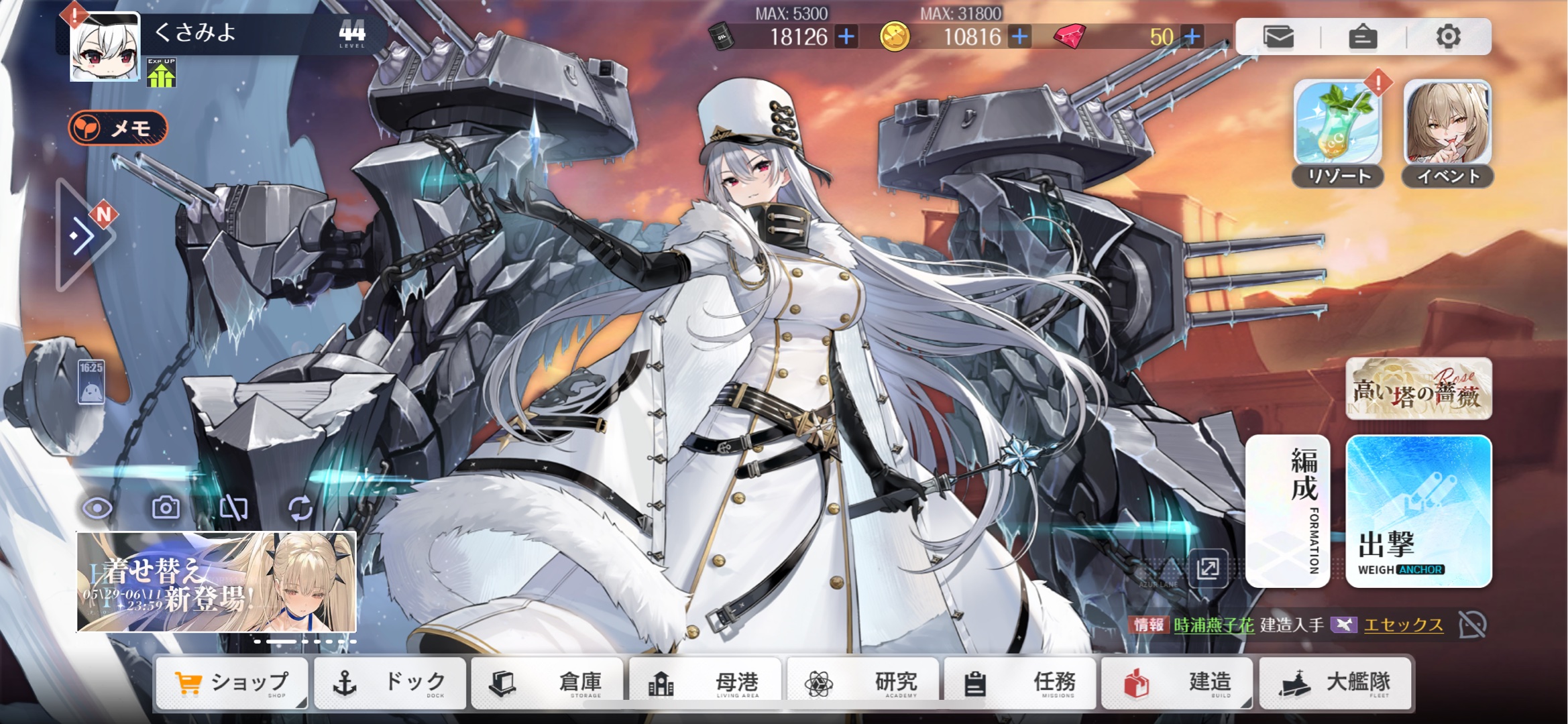This screenshot has width=1568, height=724.
Task: Open the 大艦隊 fleet menu
Action: tap(1335, 683)
